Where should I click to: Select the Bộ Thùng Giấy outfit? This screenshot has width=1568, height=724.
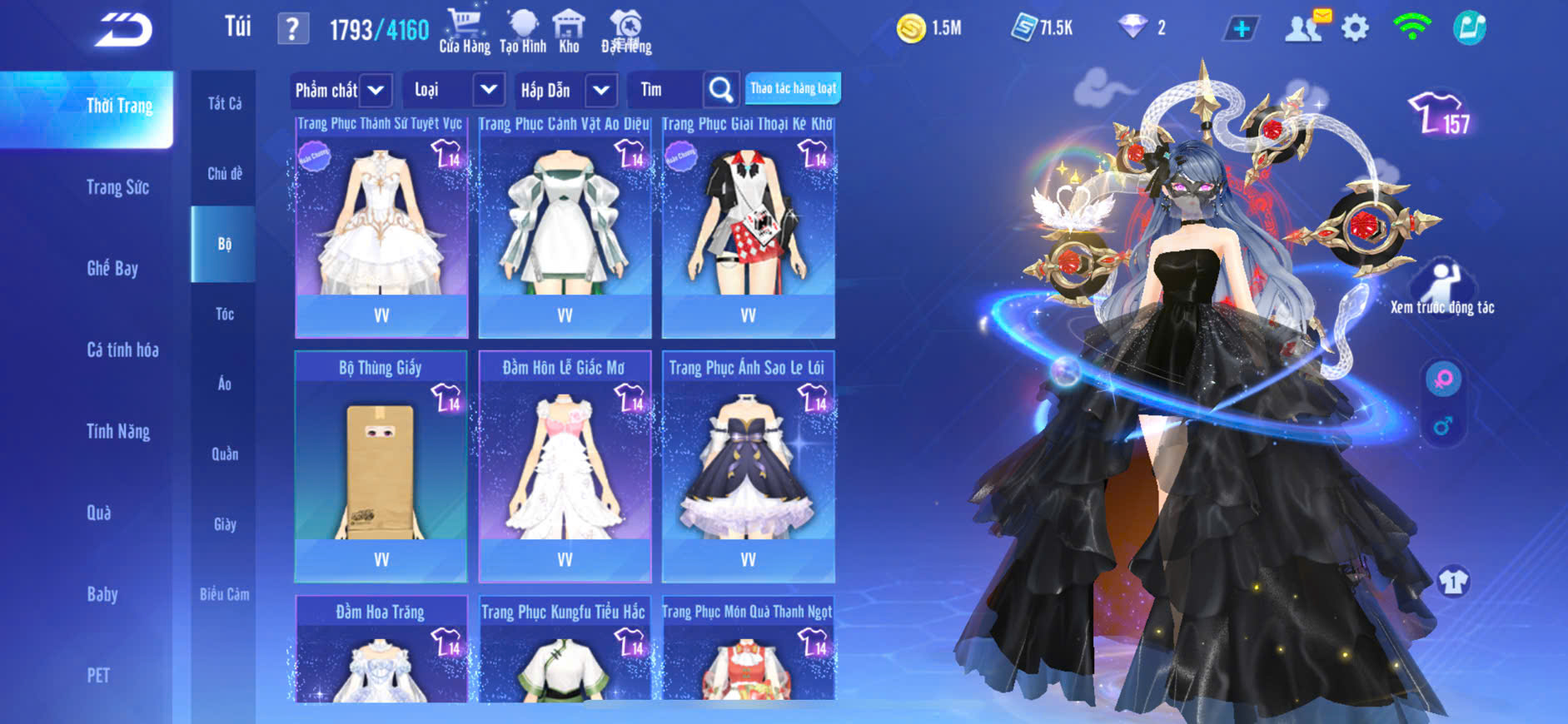tap(381, 466)
